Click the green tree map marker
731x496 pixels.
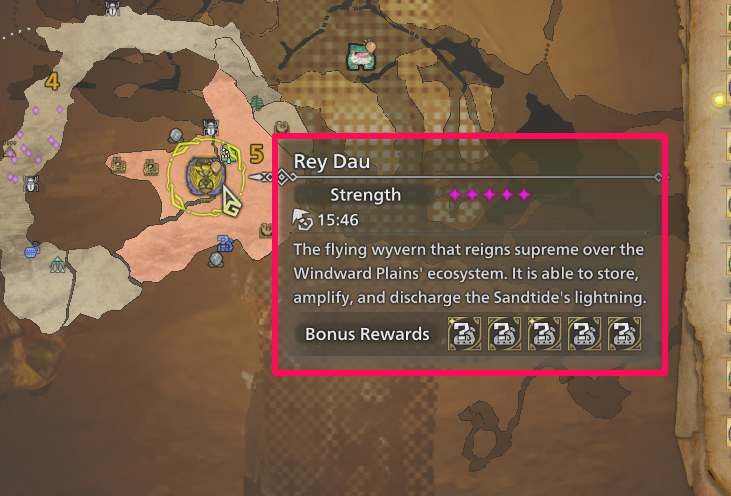[x=257, y=102]
